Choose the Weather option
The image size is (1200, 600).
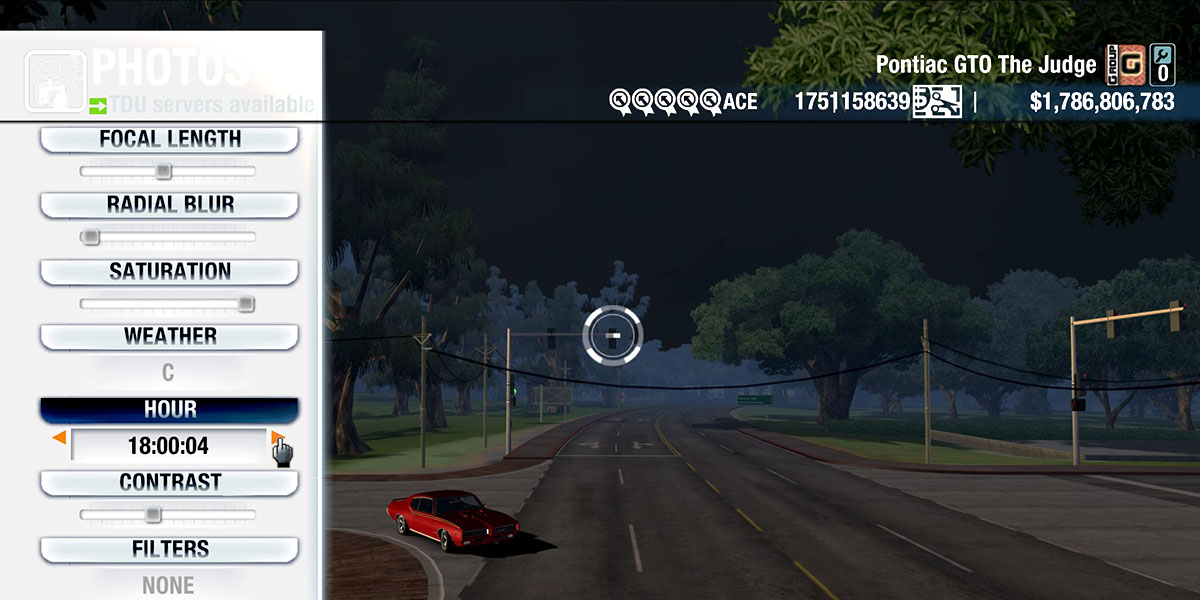[169, 337]
